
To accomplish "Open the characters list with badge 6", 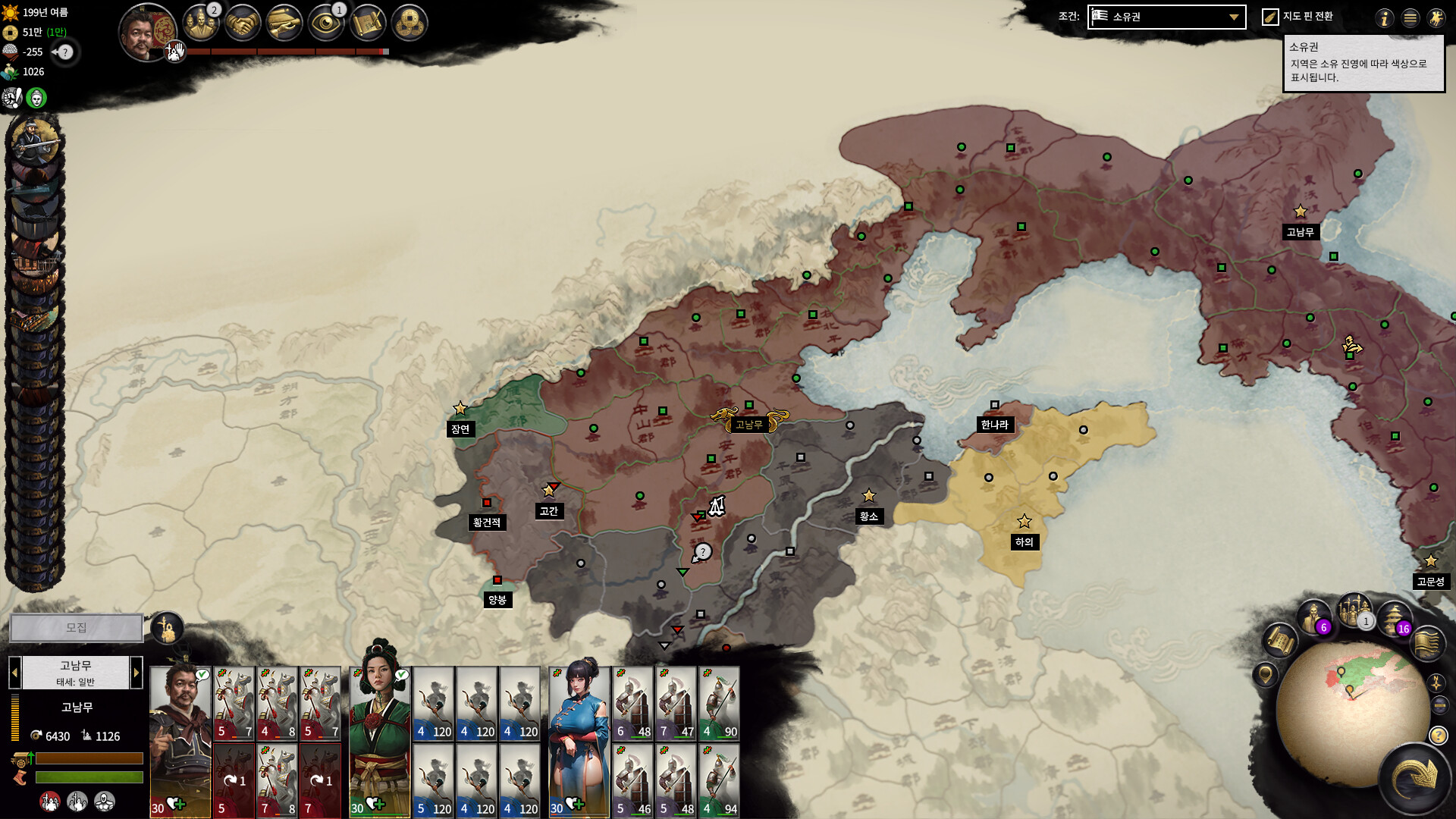I will (1313, 617).
